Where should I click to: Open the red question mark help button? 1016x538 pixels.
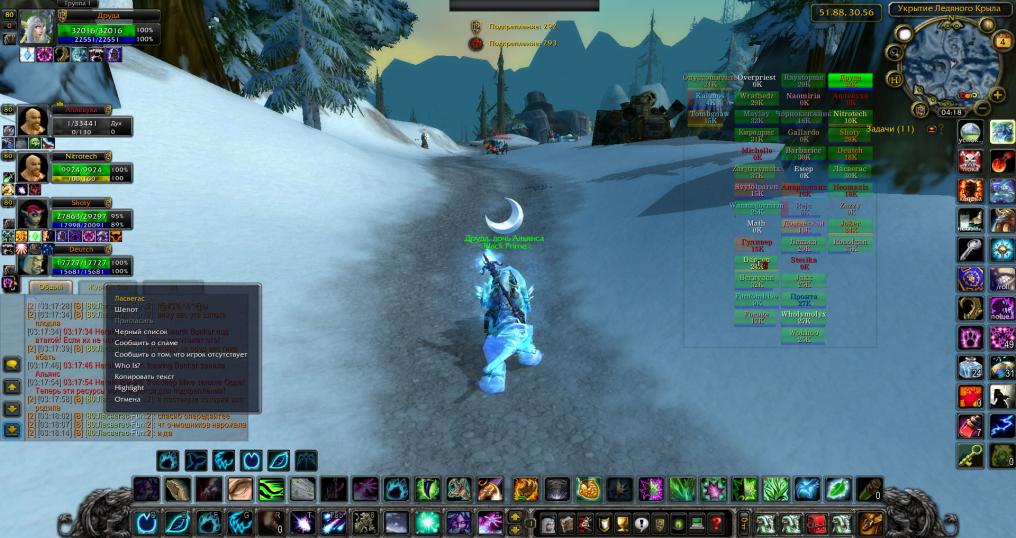[716, 521]
